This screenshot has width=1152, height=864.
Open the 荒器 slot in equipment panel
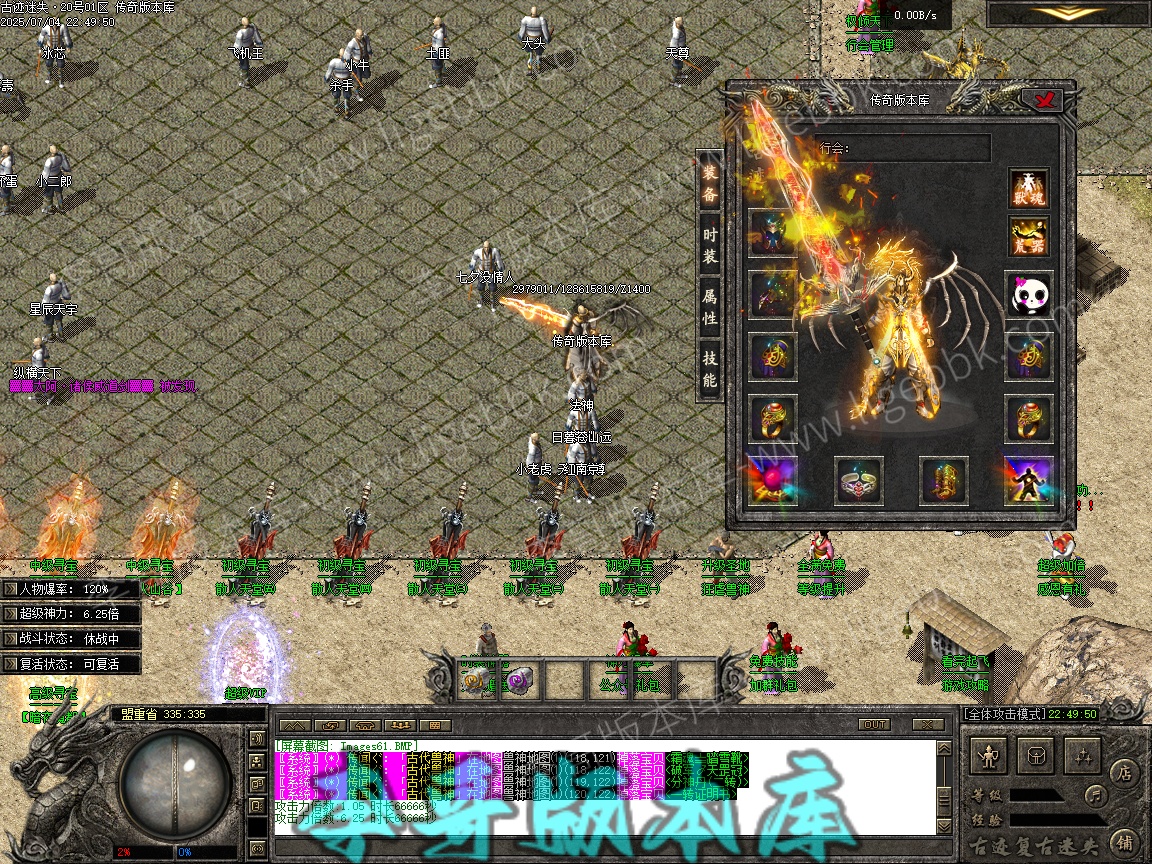(1028, 236)
